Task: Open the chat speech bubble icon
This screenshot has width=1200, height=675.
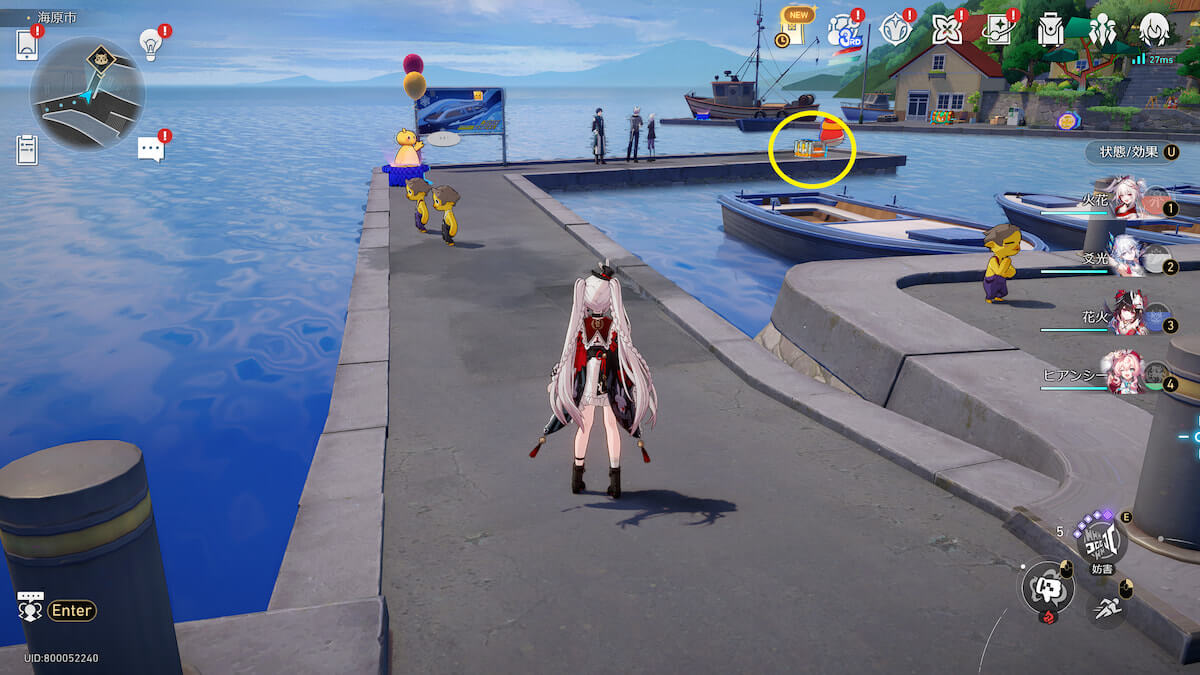Action: (150, 149)
